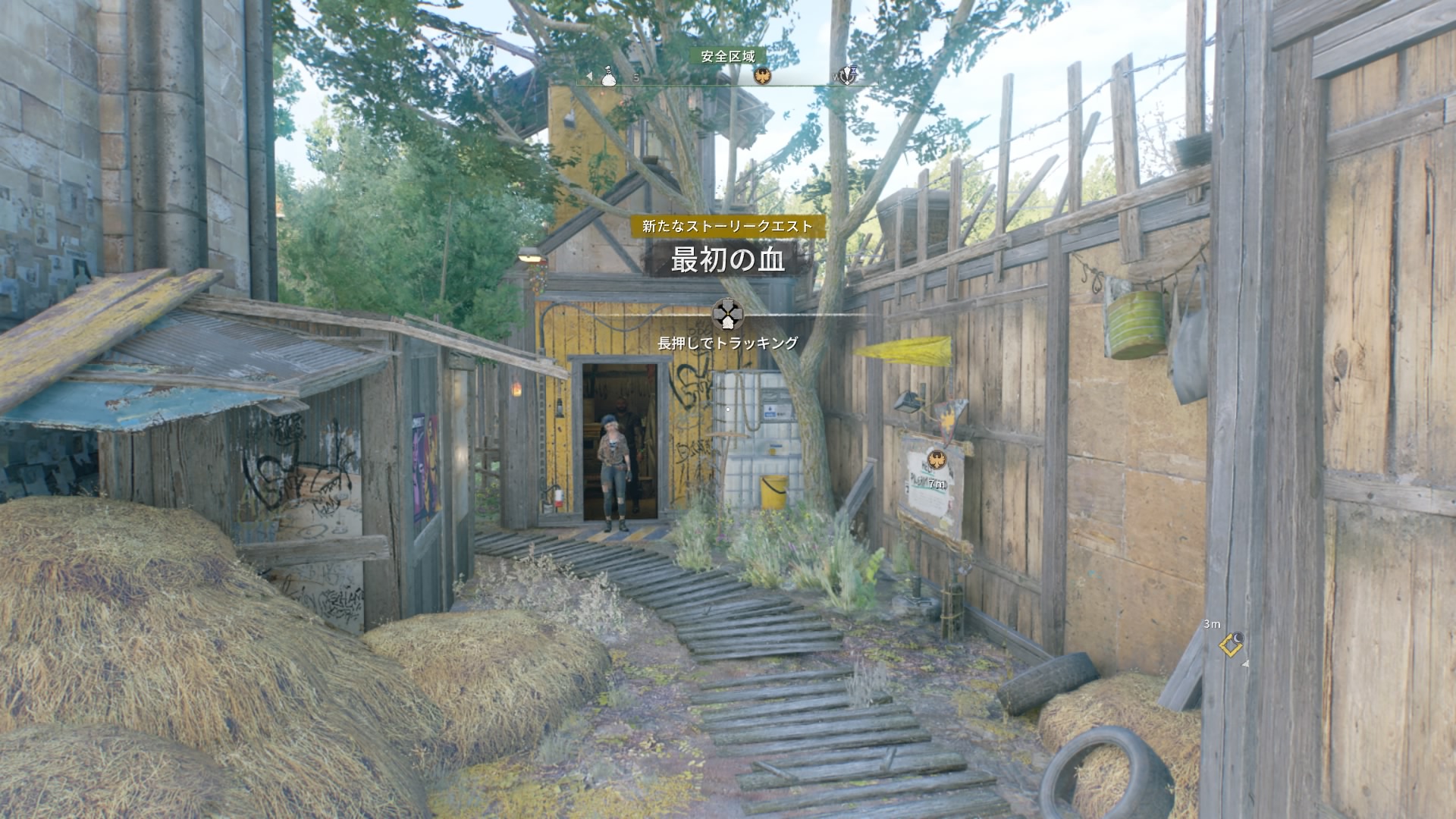Image resolution: width=1456 pixels, height=819 pixels.
Task: Select the eagle objective waypoint showing 7m
Action: coord(935,460)
